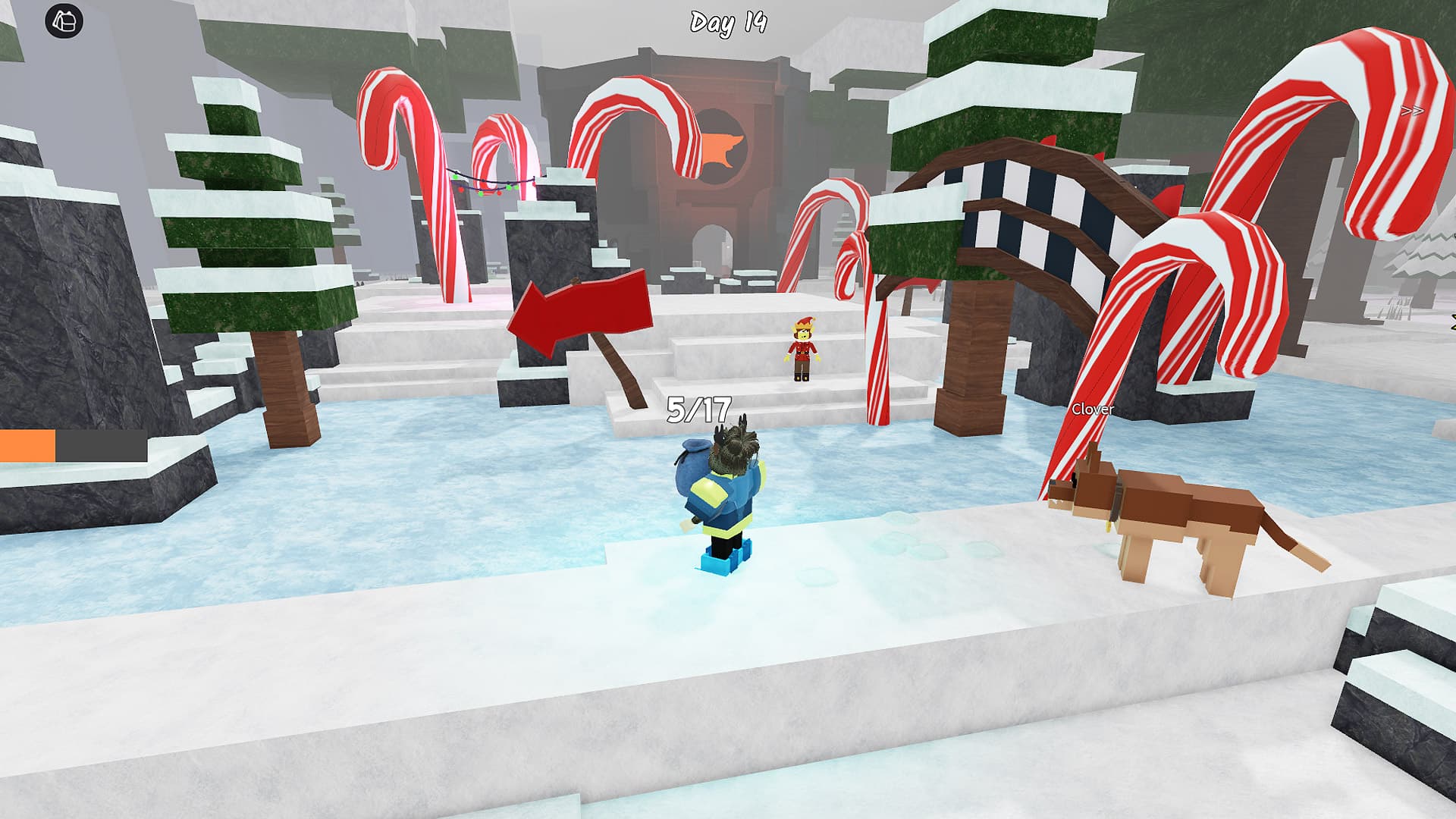The width and height of the screenshot is (1456, 819).
Task: Click the archway entrance under the gate
Action: tap(711, 250)
